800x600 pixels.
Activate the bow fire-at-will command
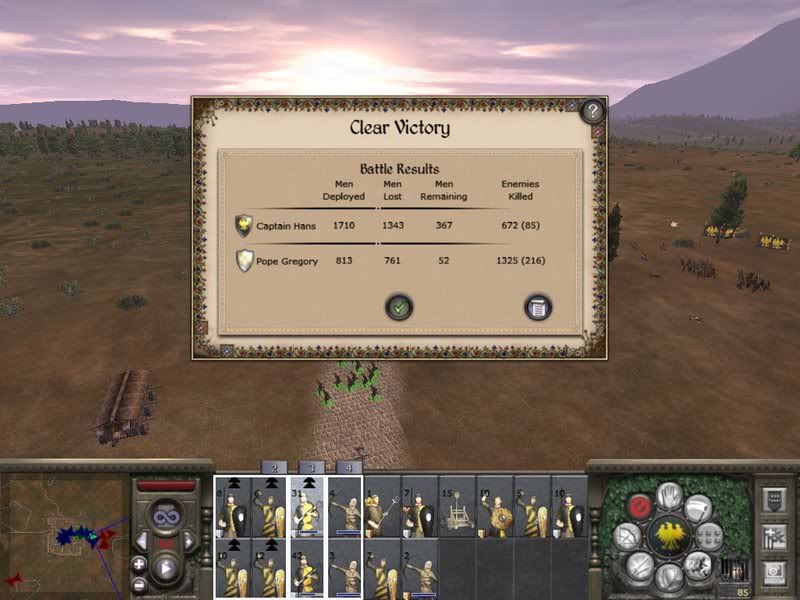pyautogui.click(x=627, y=537)
